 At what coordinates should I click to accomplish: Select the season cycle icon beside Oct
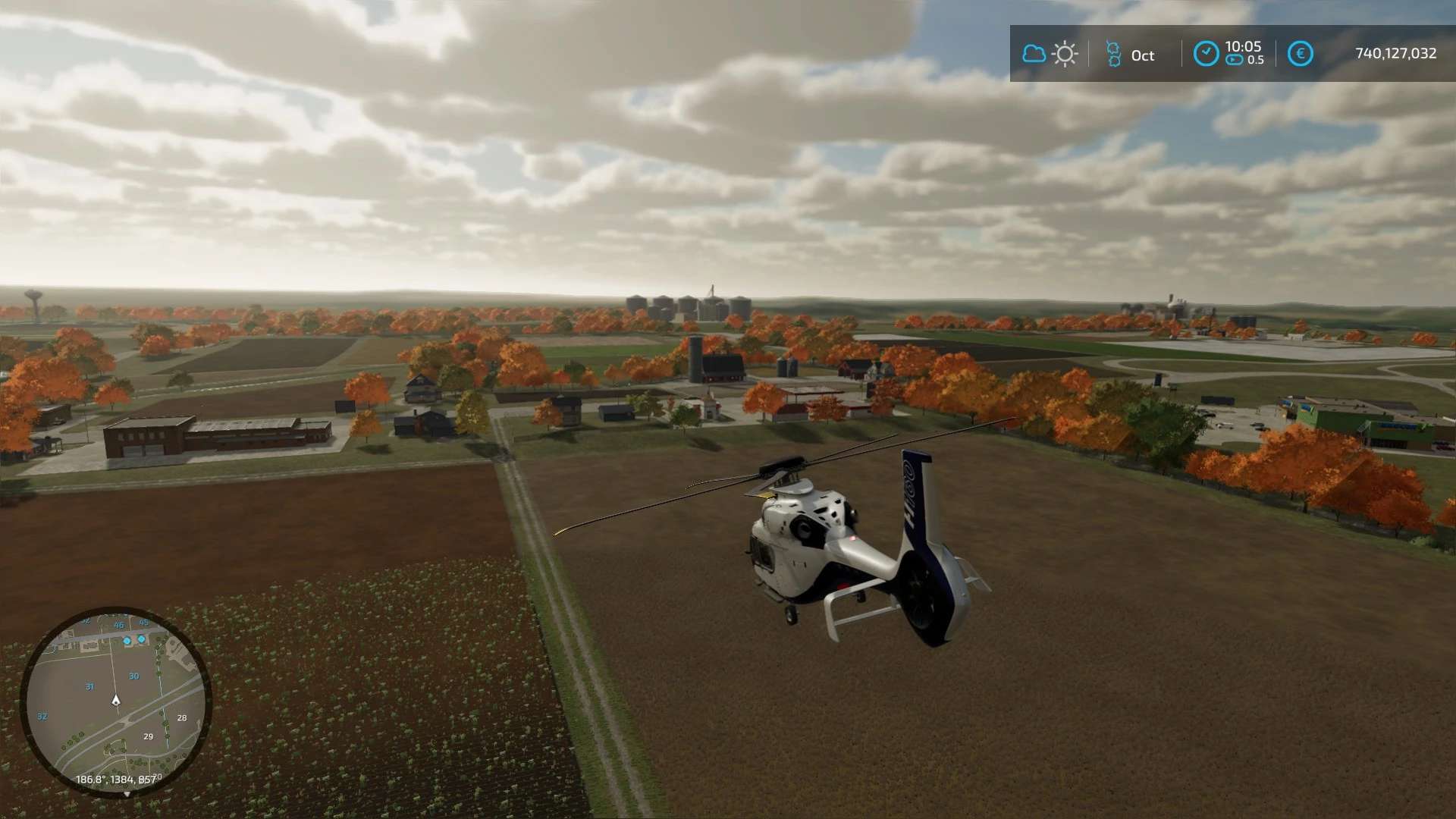[1112, 55]
